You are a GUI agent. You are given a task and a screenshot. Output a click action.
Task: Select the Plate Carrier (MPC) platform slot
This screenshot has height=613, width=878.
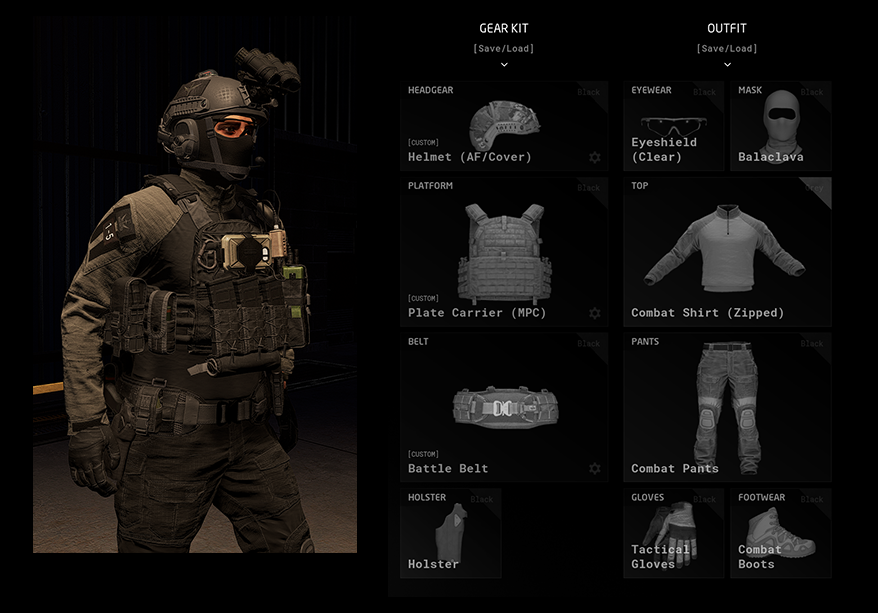(x=503, y=252)
